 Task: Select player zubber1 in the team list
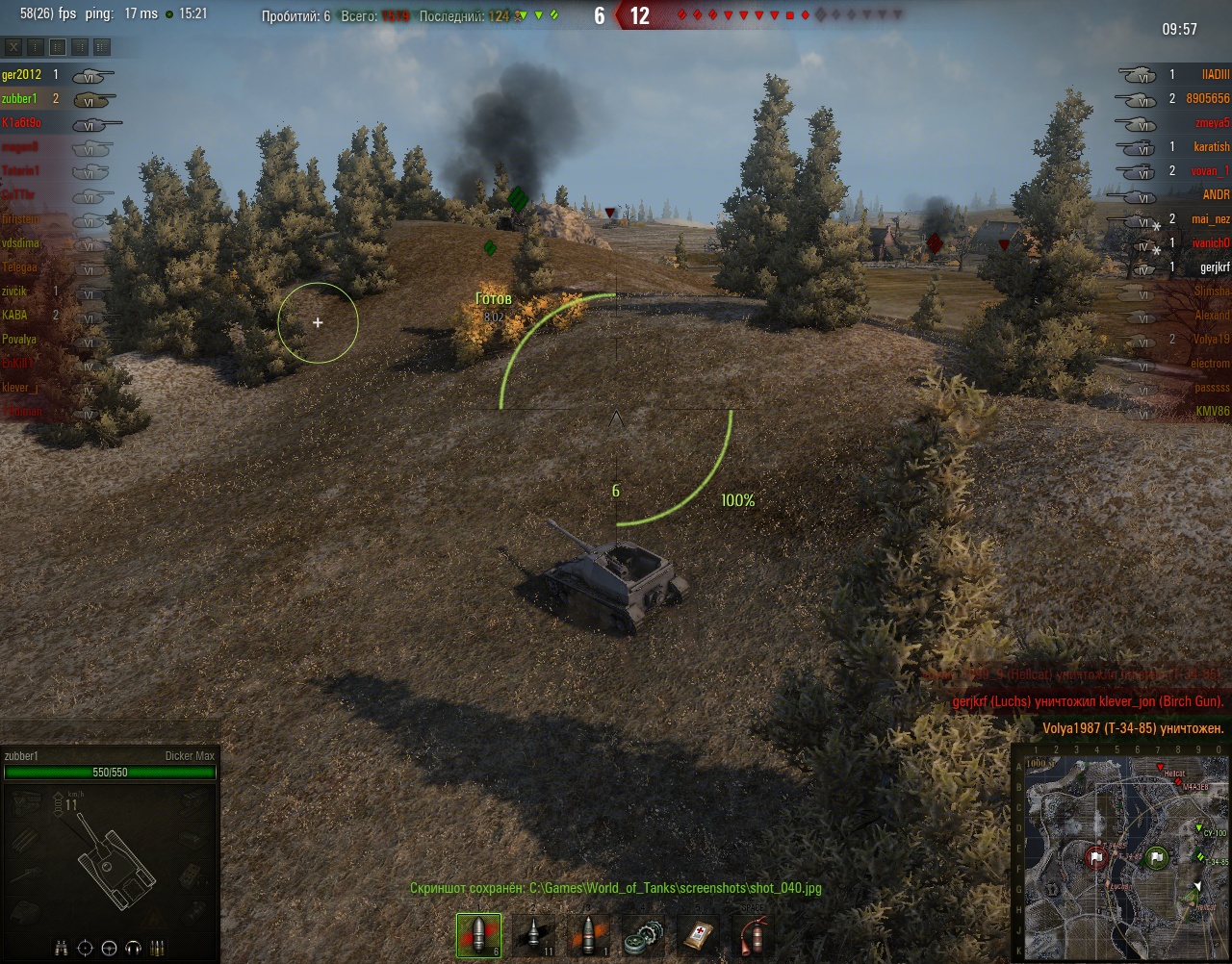[x=20, y=99]
